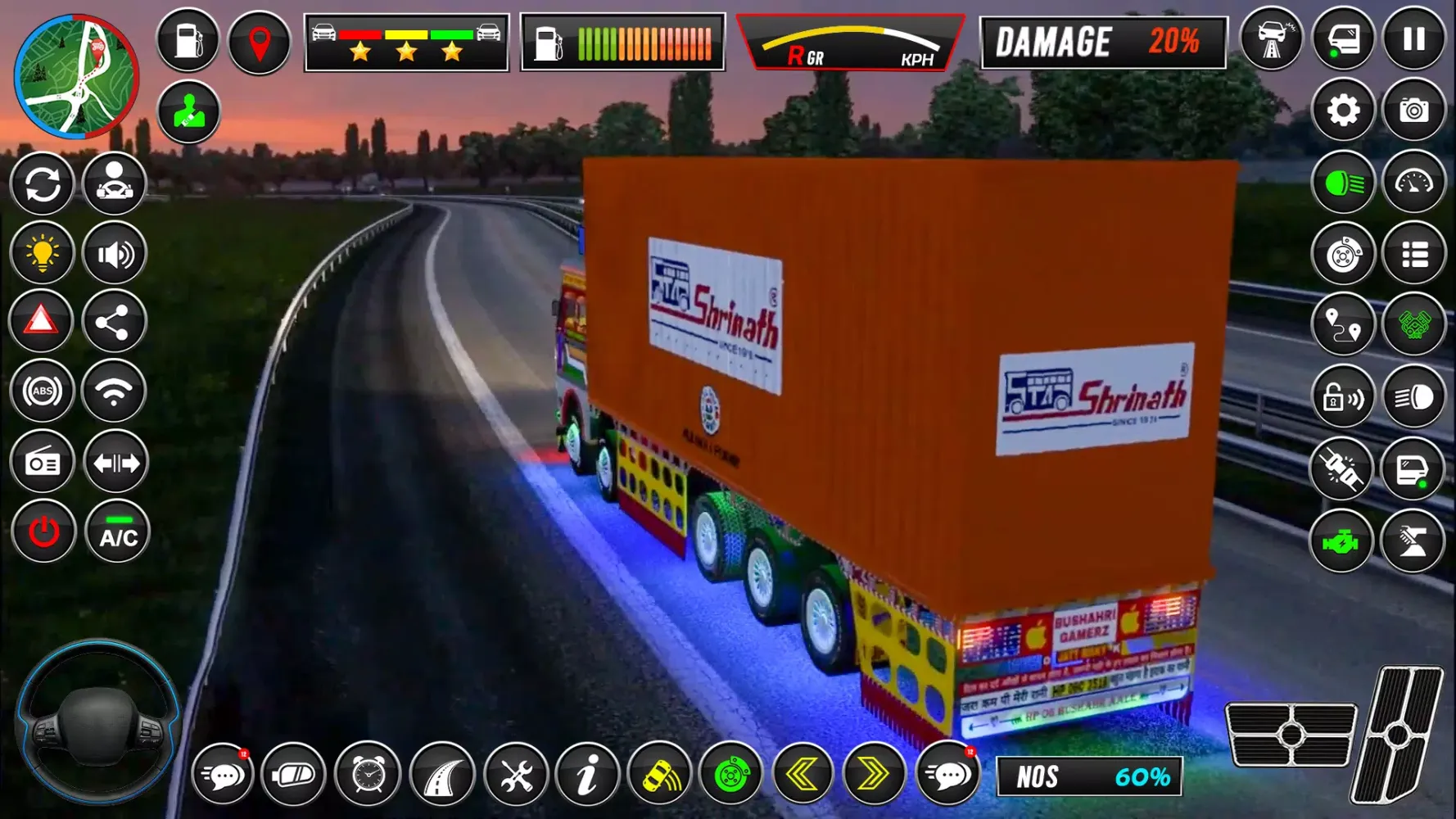Select the fuel pump station icon
The image size is (1456, 819).
[188, 40]
